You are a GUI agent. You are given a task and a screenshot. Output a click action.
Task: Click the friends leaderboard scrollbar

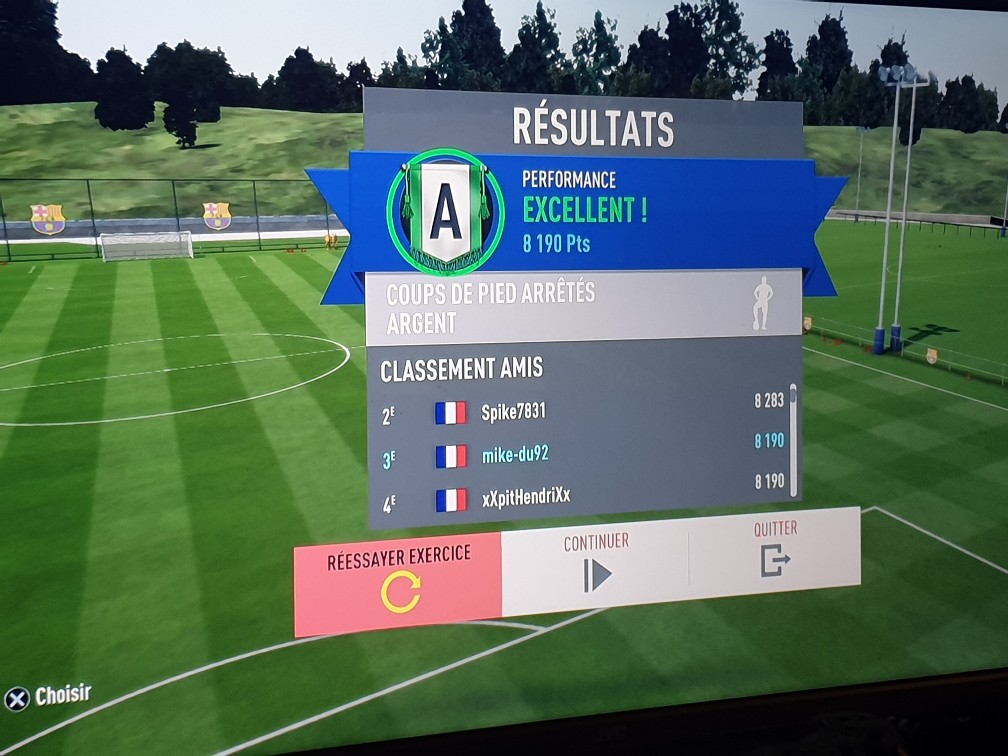pos(794,440)
